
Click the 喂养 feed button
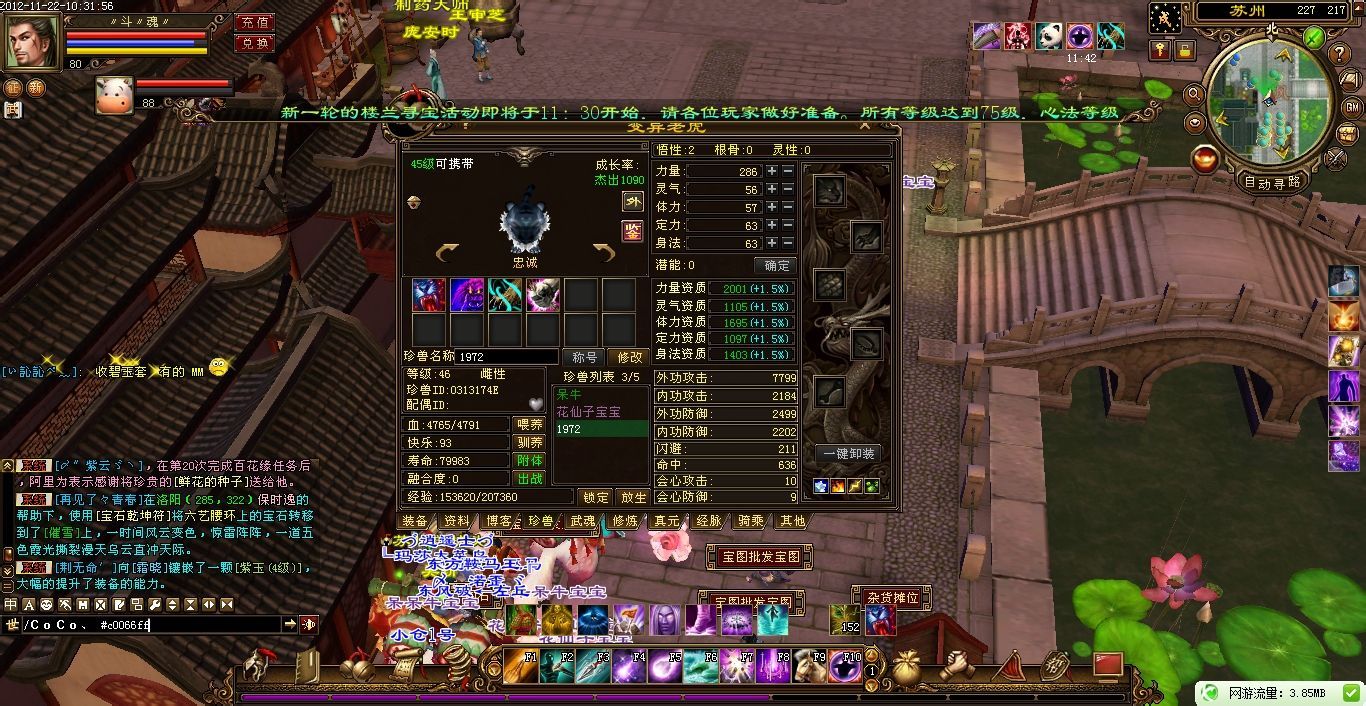click(529, 425)
